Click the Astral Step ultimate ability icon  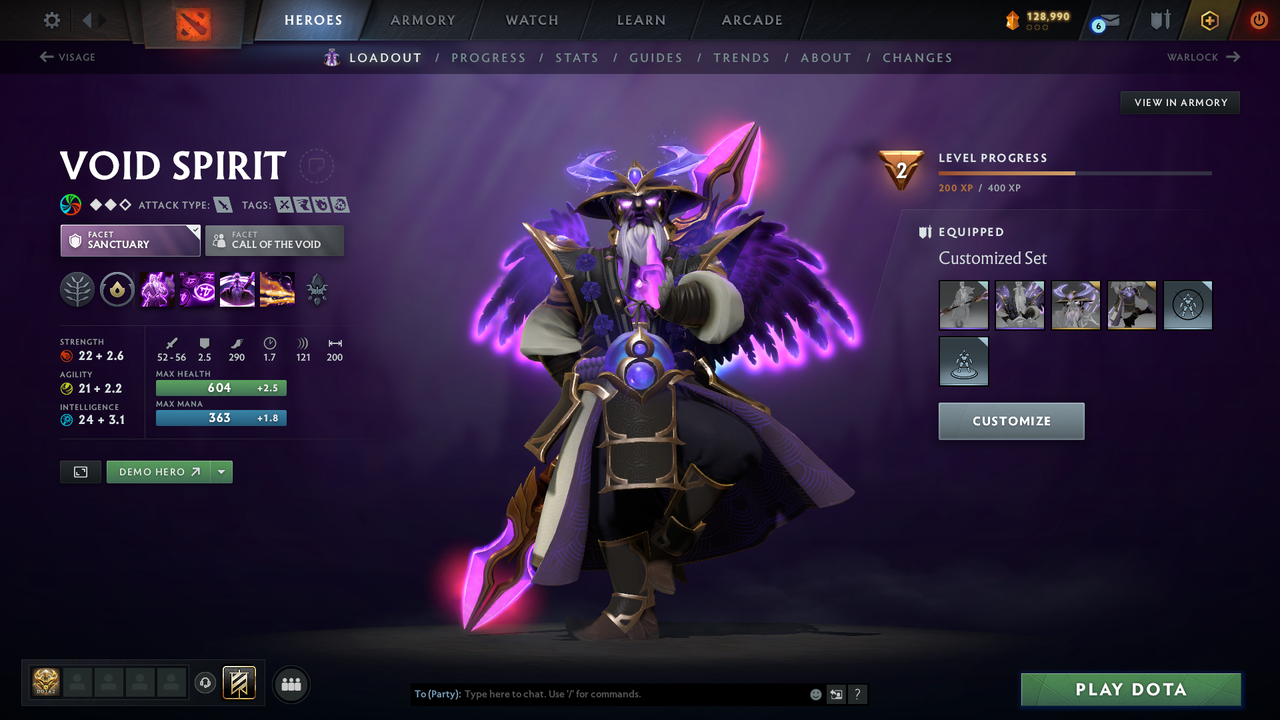click(277, 290)
